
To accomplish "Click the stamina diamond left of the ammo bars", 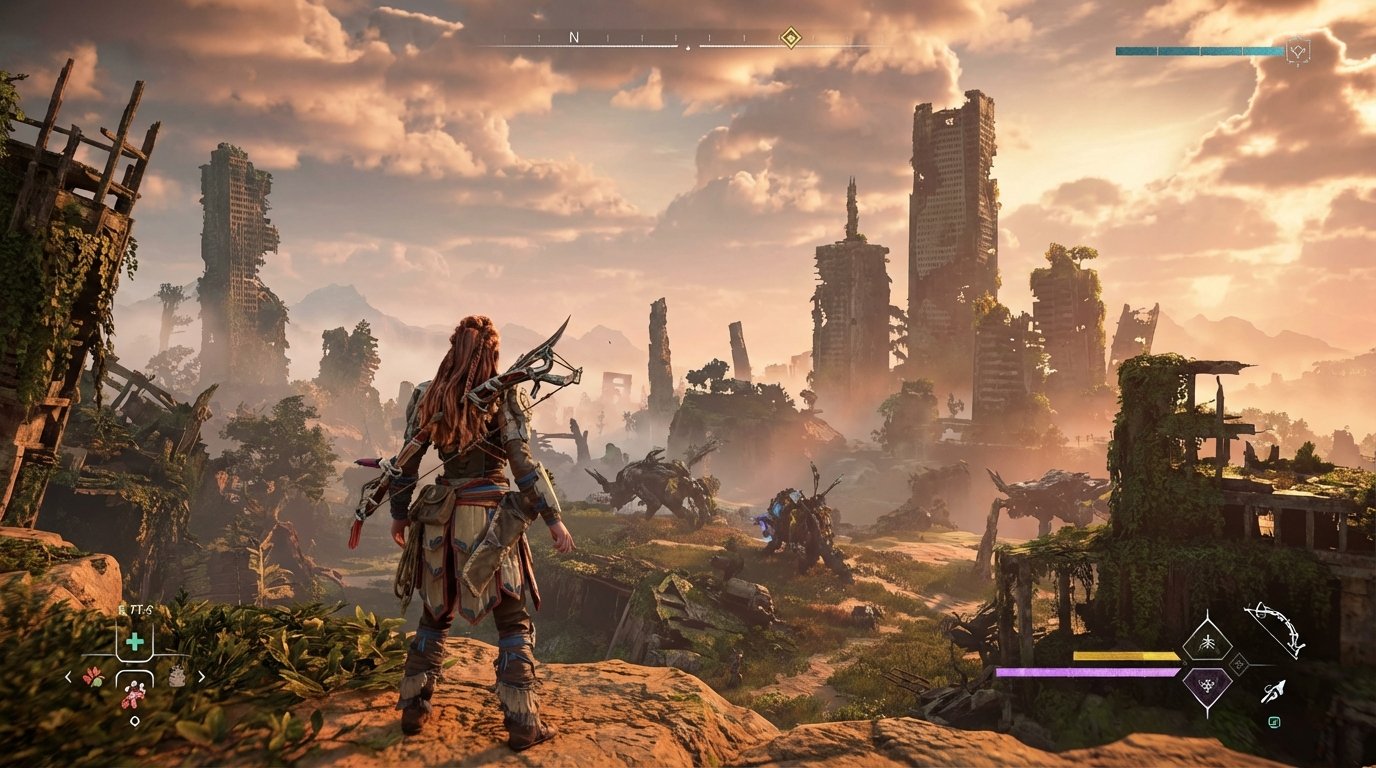I will coord(1184,662).
